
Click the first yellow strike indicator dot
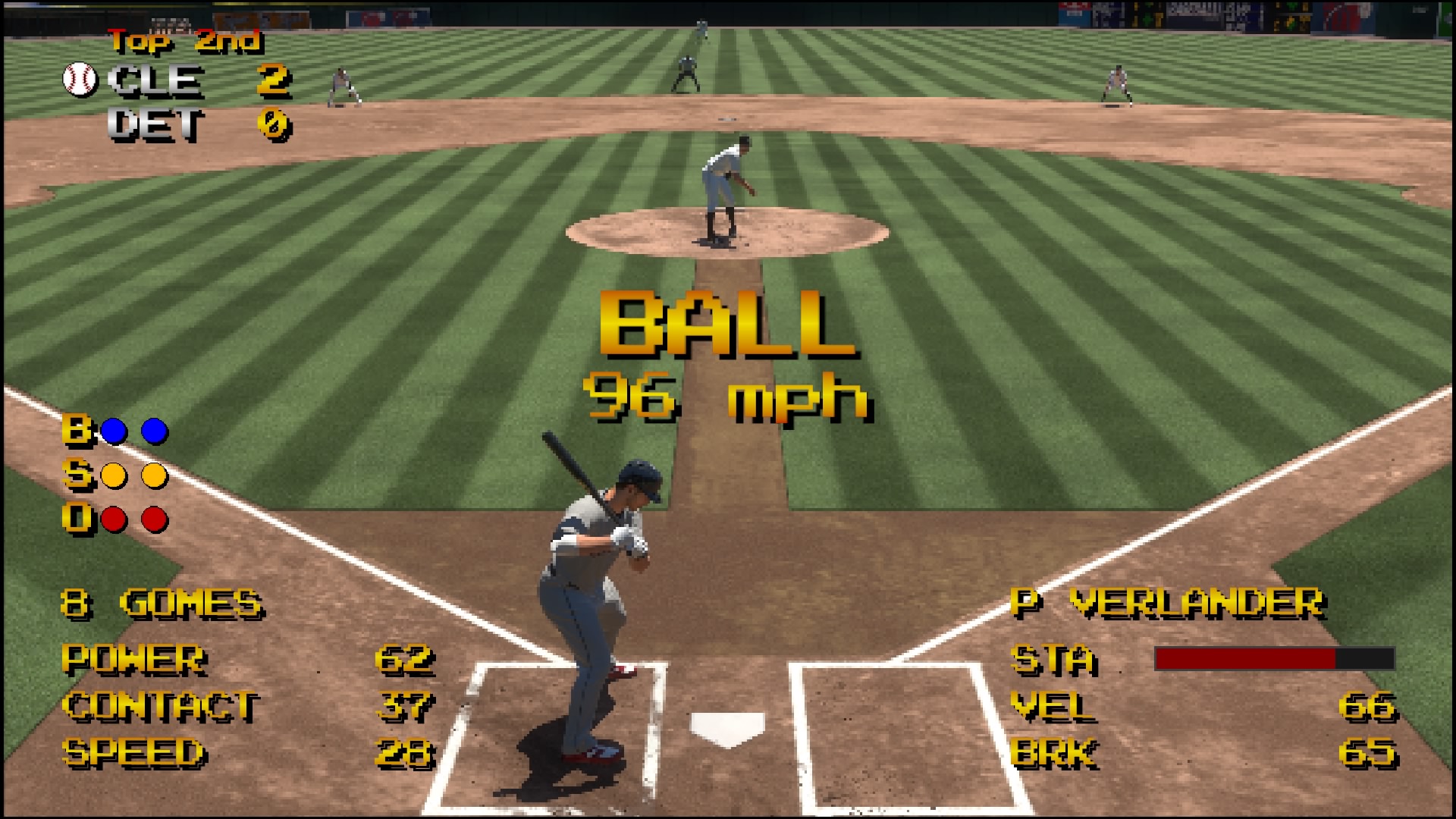pyautogui.click(x=114, y=474)
